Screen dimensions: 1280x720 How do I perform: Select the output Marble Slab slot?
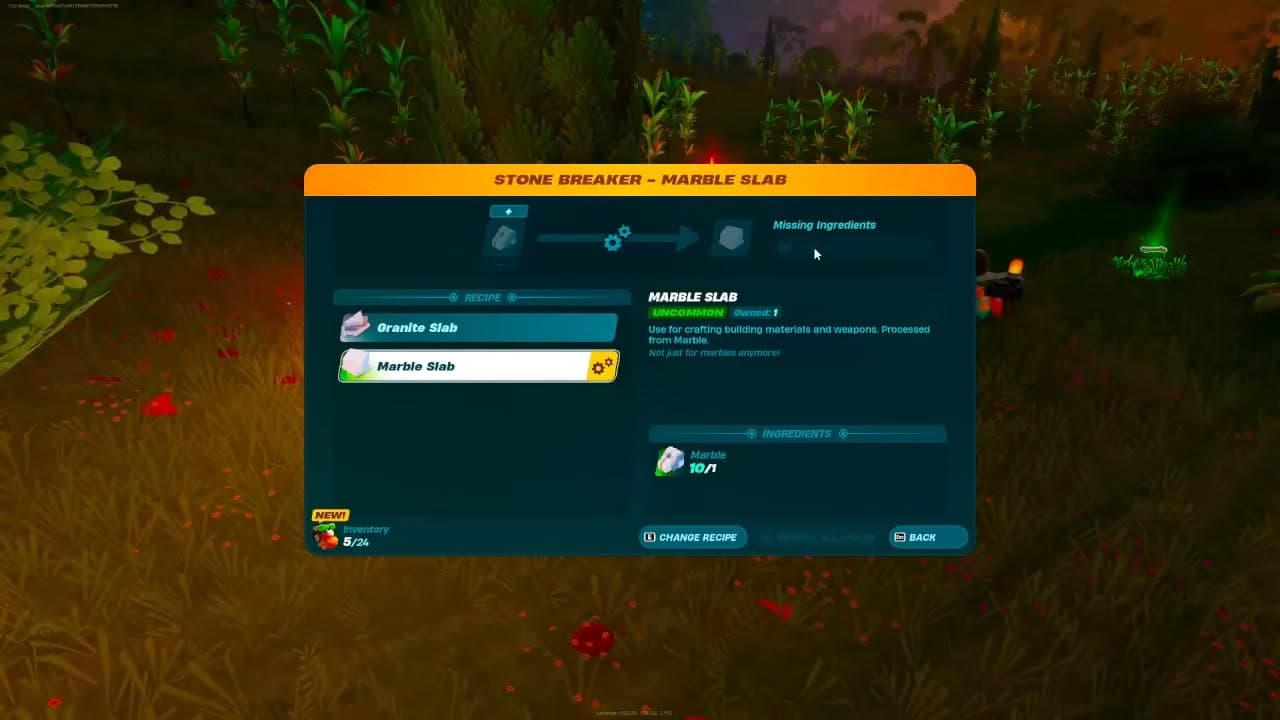coord(731,238)
